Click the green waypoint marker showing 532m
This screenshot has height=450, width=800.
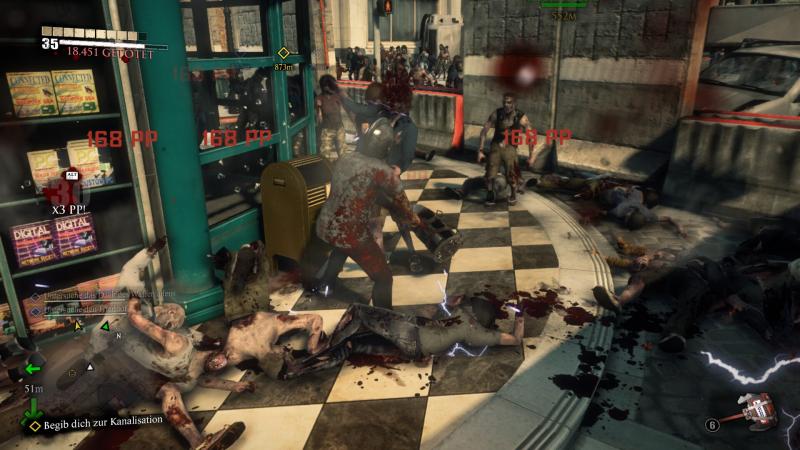tap(563, 4)
